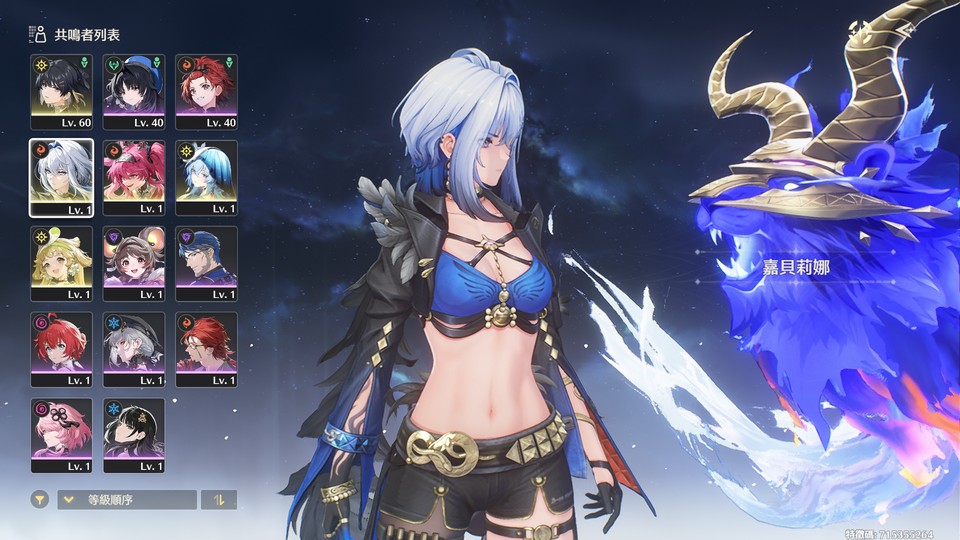Select the light blue-haired character portrait
Image resolution: width=960 pixels, height=540 pixels.
[207, 178]
